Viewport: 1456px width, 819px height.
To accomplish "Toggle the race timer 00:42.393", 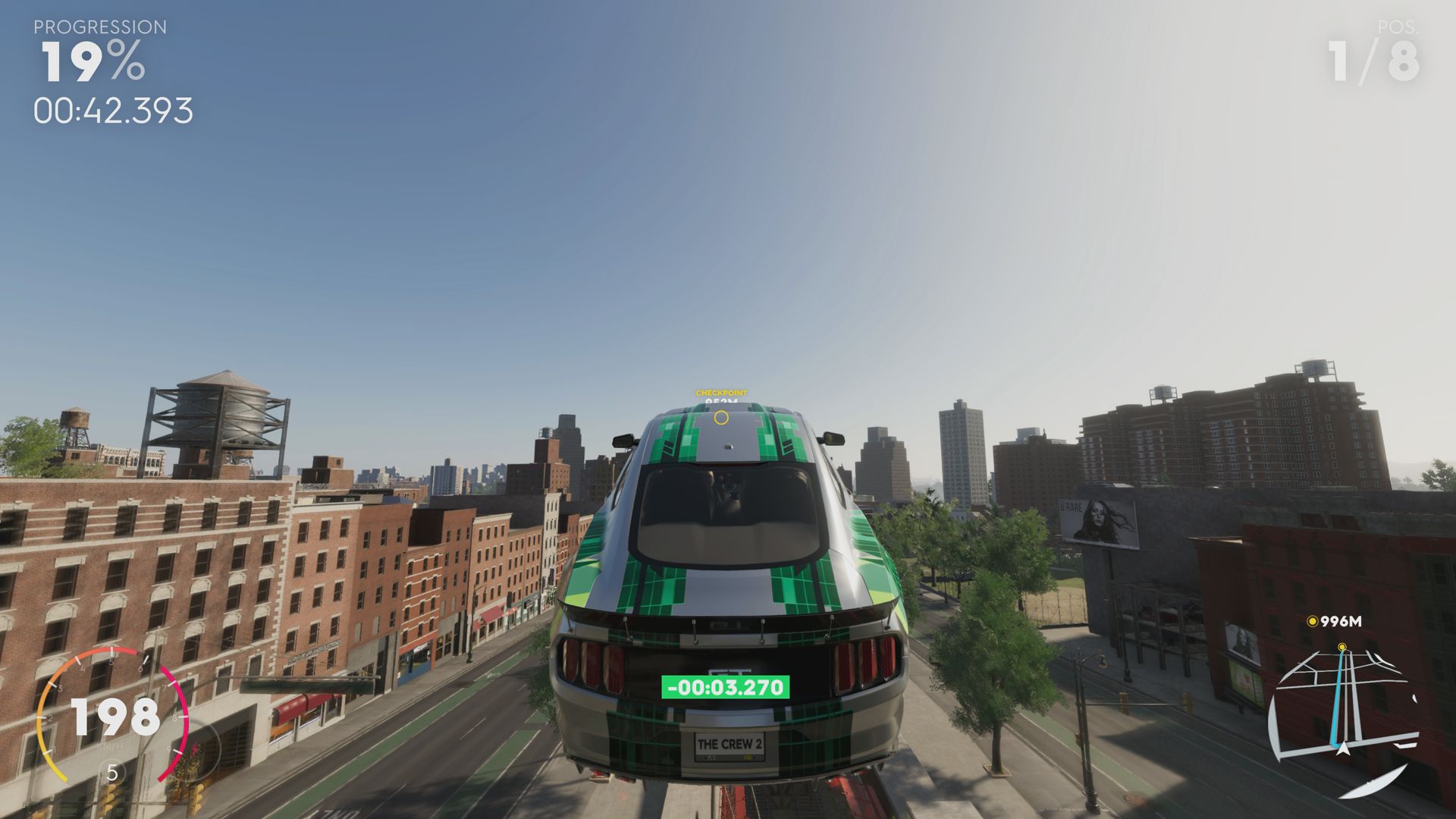I will (112, 111).
